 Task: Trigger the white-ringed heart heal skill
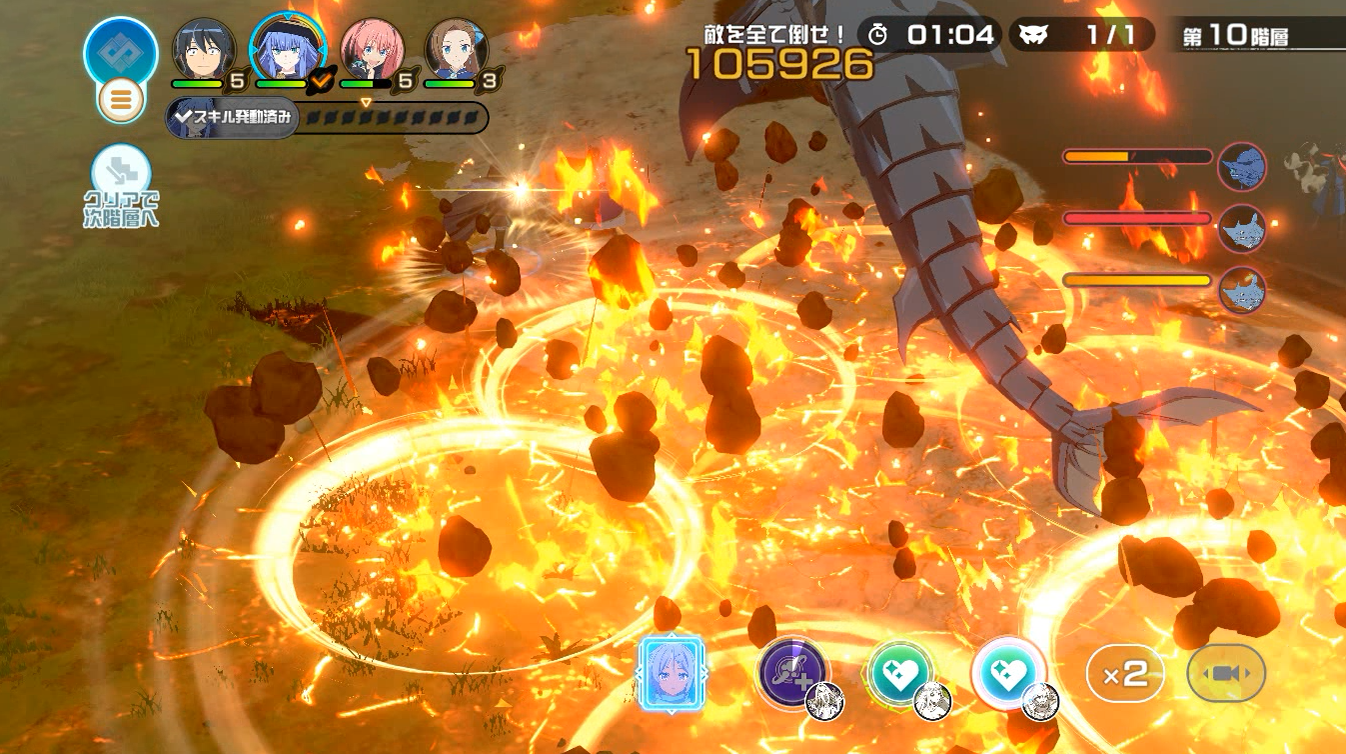[1008, 672]
